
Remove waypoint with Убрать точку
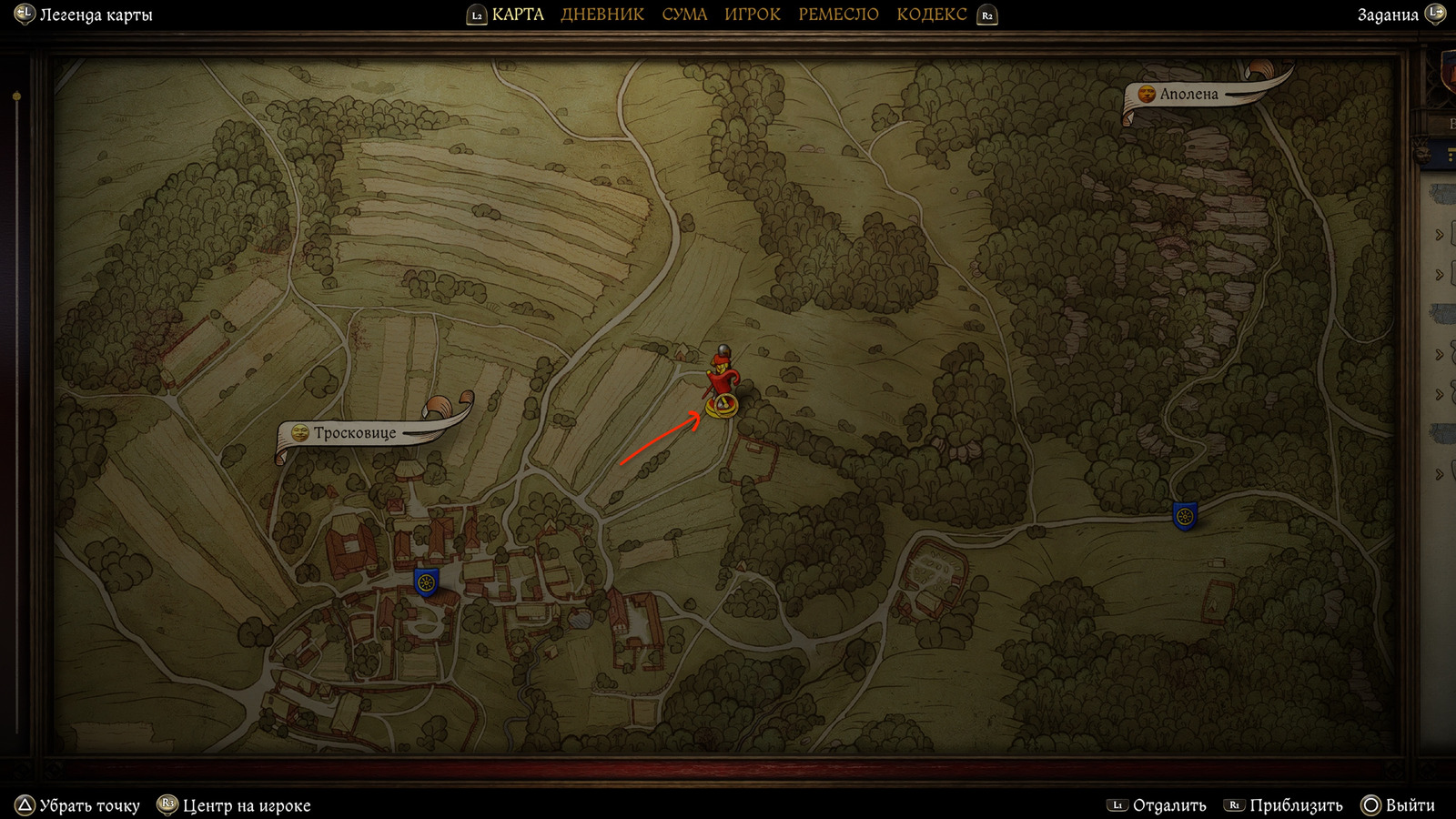coord(89,805)
